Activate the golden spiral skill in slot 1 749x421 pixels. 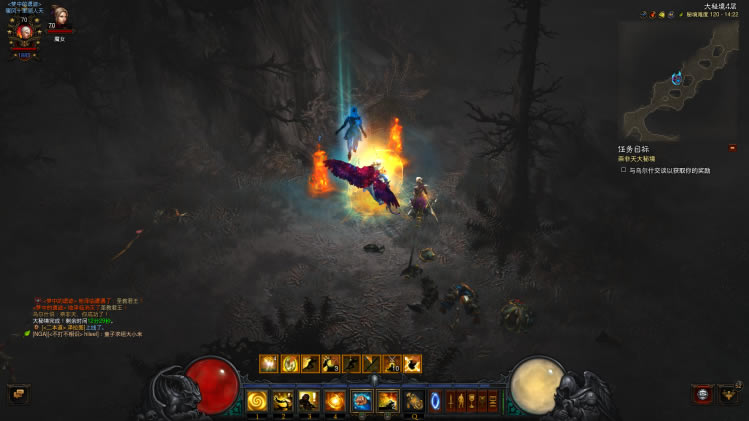click(x=257, y=401)
